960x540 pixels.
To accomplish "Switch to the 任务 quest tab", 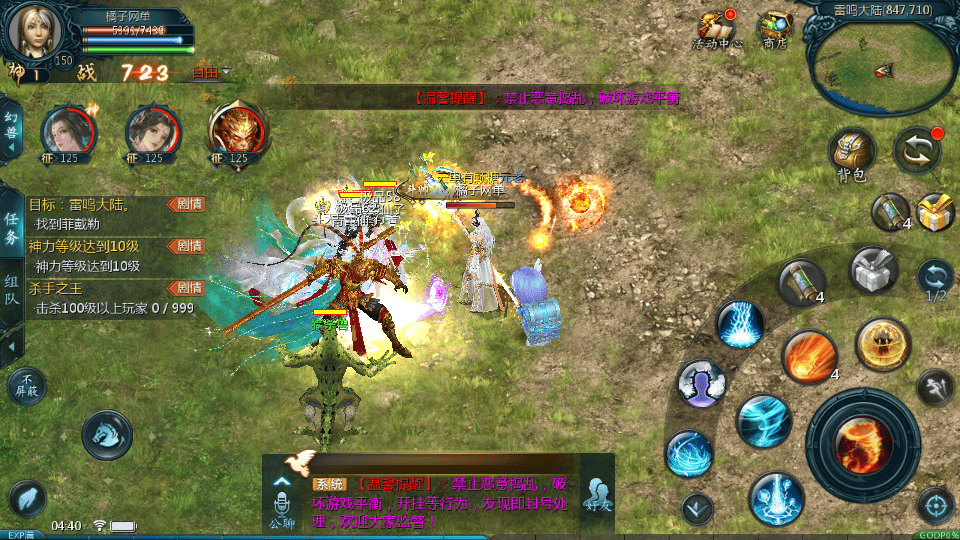I will click(12, 228).
